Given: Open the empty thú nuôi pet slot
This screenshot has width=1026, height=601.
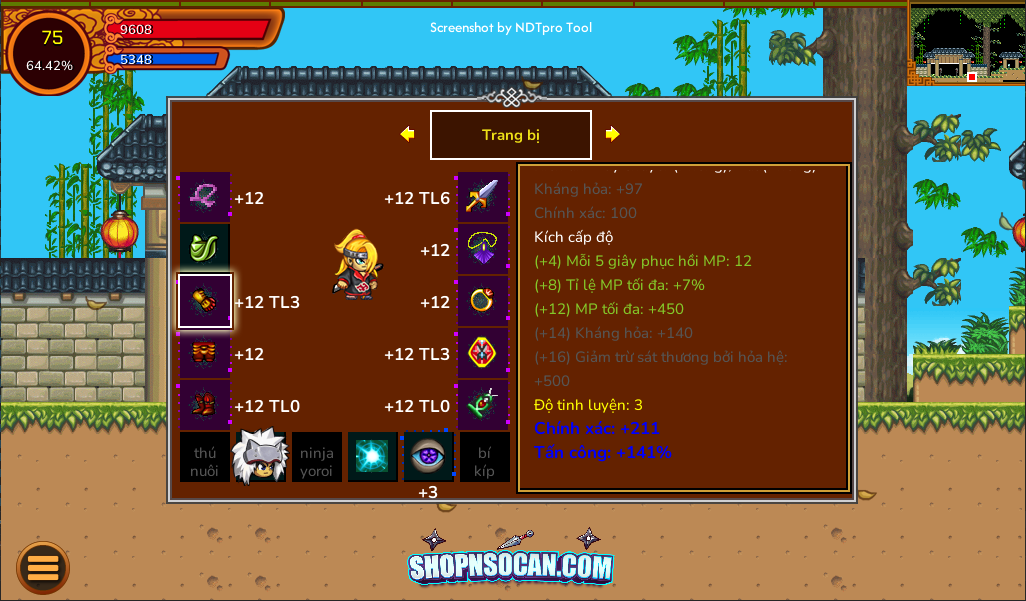Looking at the screenshot, I should click(x=205, y=457).
